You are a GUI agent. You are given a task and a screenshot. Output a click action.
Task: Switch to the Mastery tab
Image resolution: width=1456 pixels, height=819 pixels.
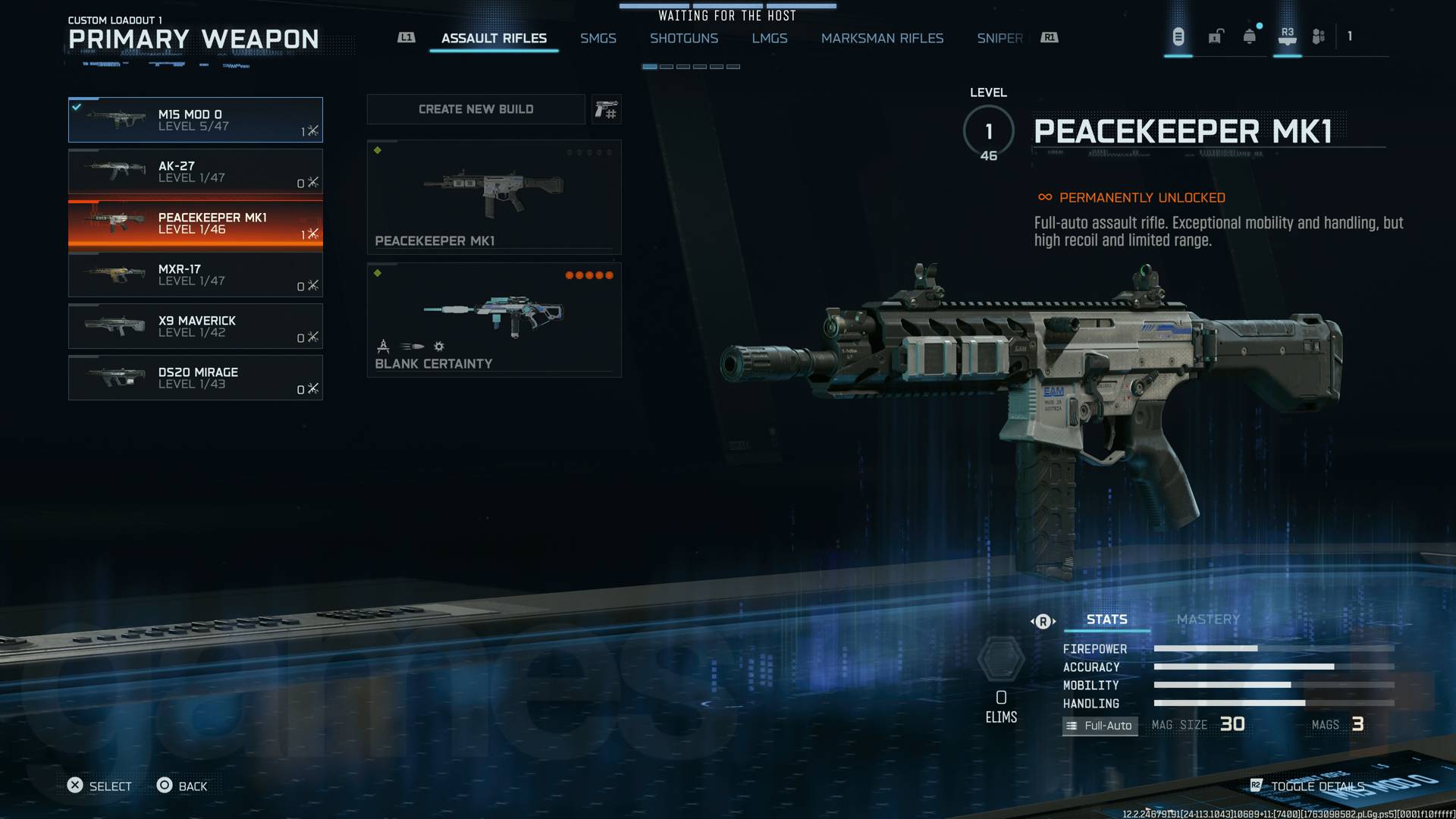point(1207,619)
